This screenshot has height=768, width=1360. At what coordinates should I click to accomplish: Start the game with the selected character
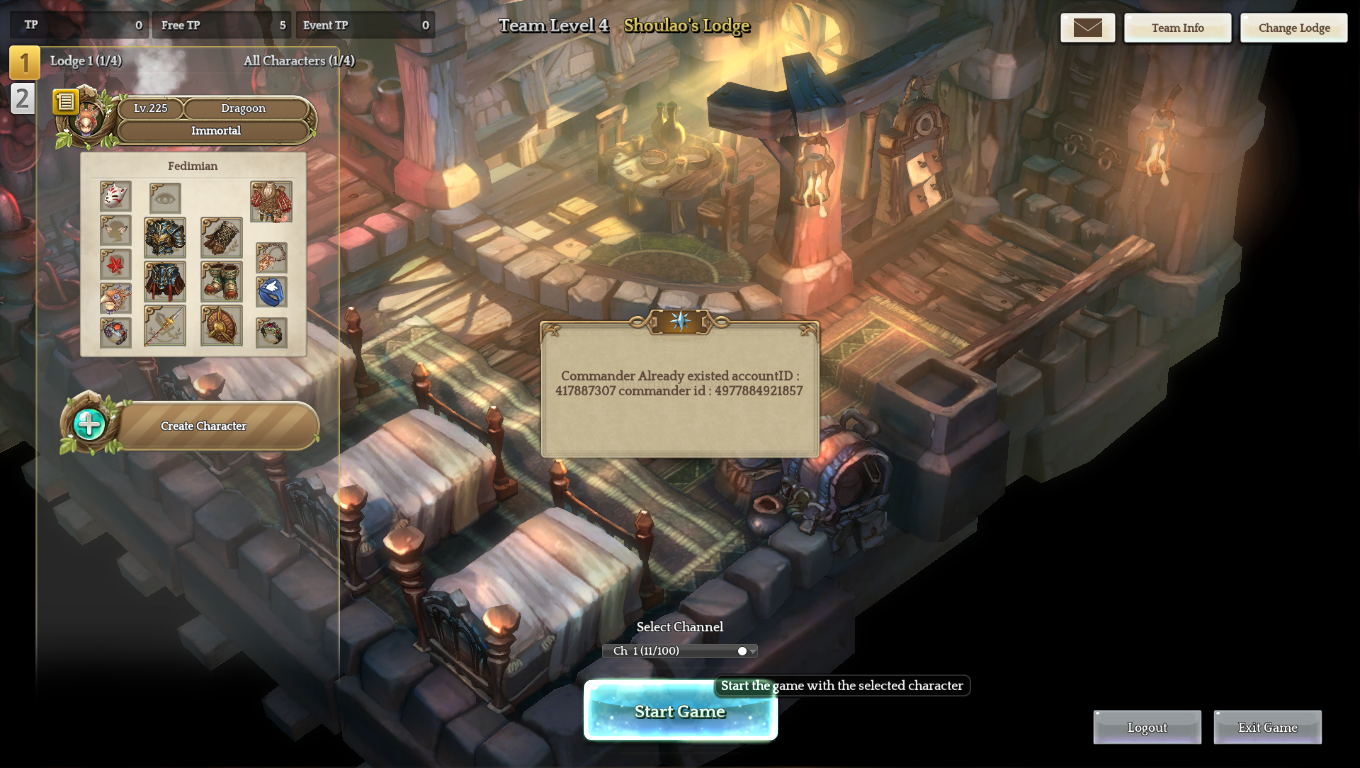[x=680, y=711]
